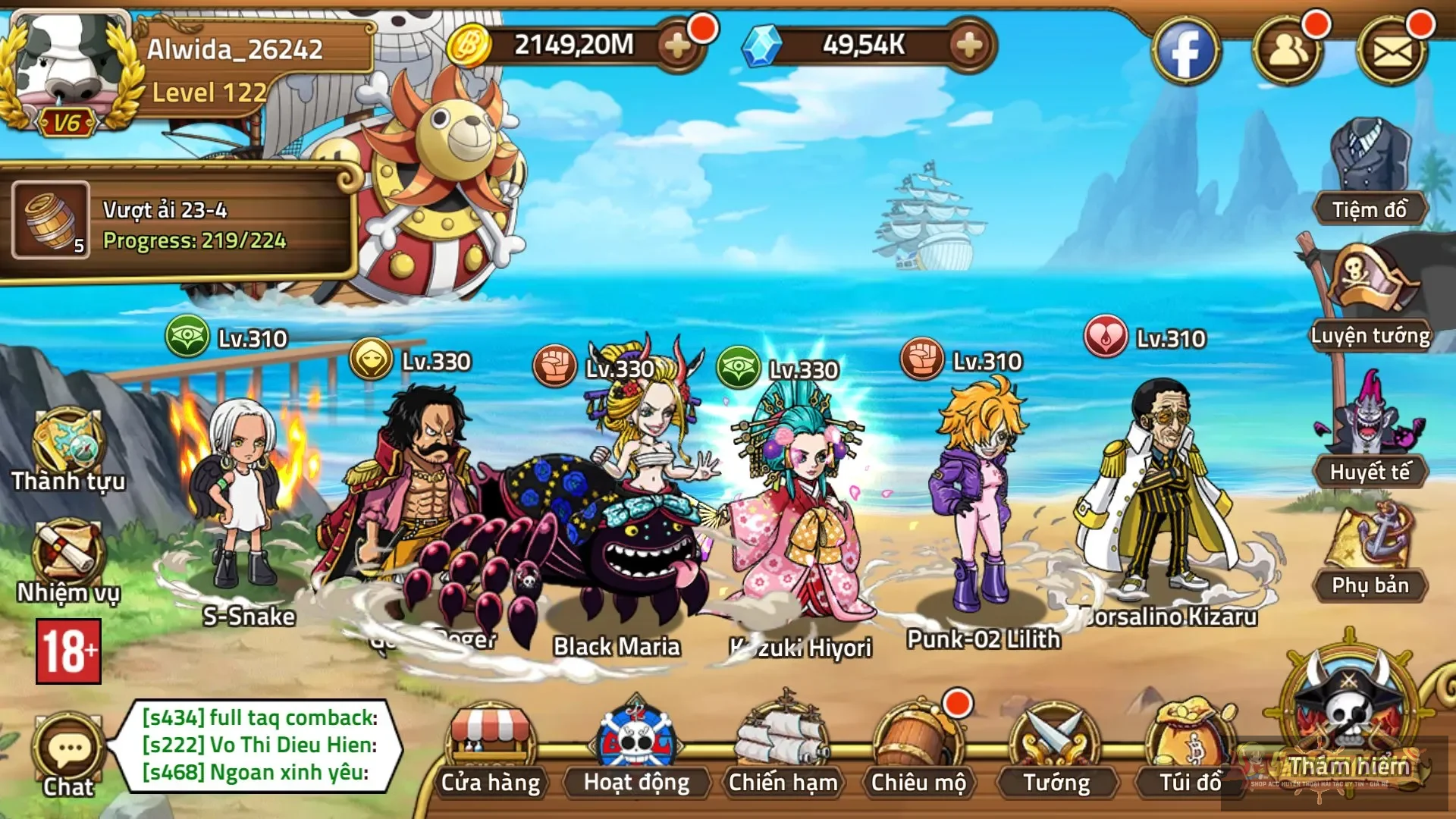The width and height of the screenshot is (1456, 819).
Task: Add more blue gems with plus button
Action: pos(969,45)
